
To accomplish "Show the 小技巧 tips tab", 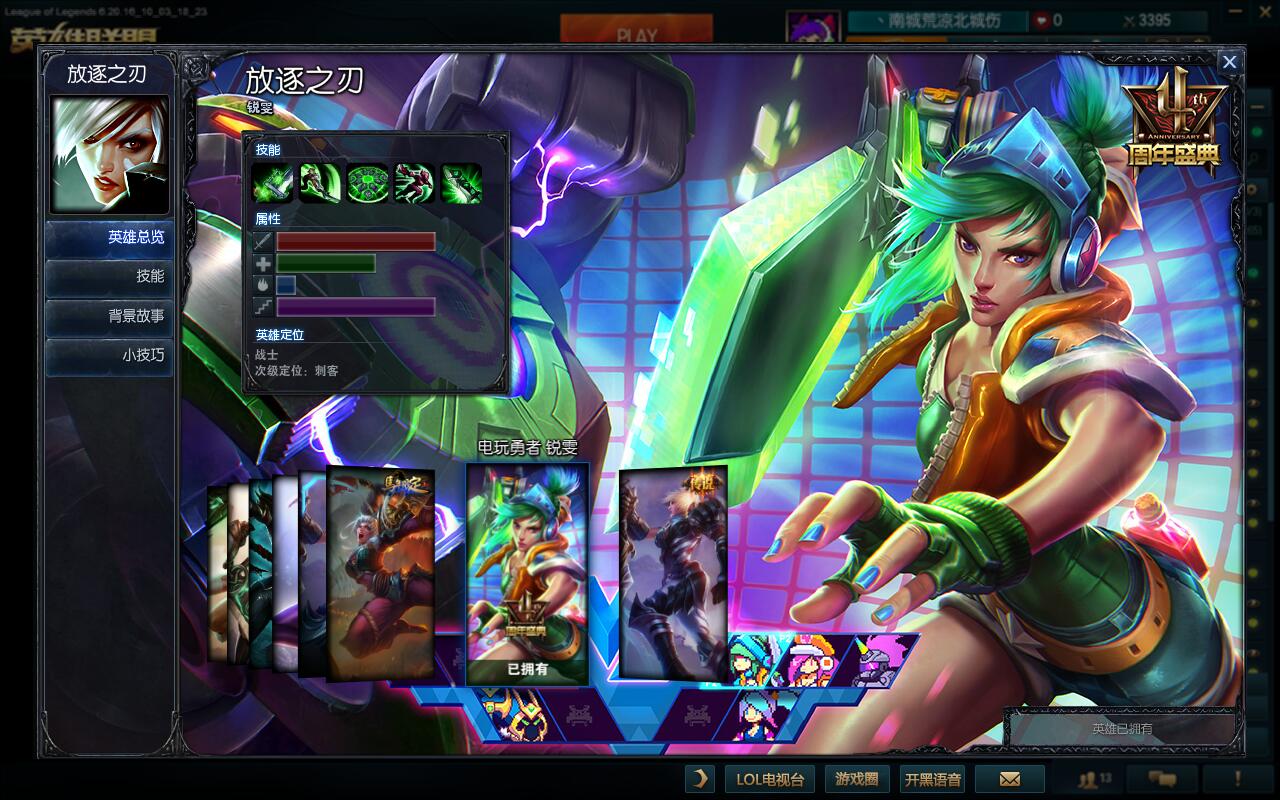I will coord(109,355).
